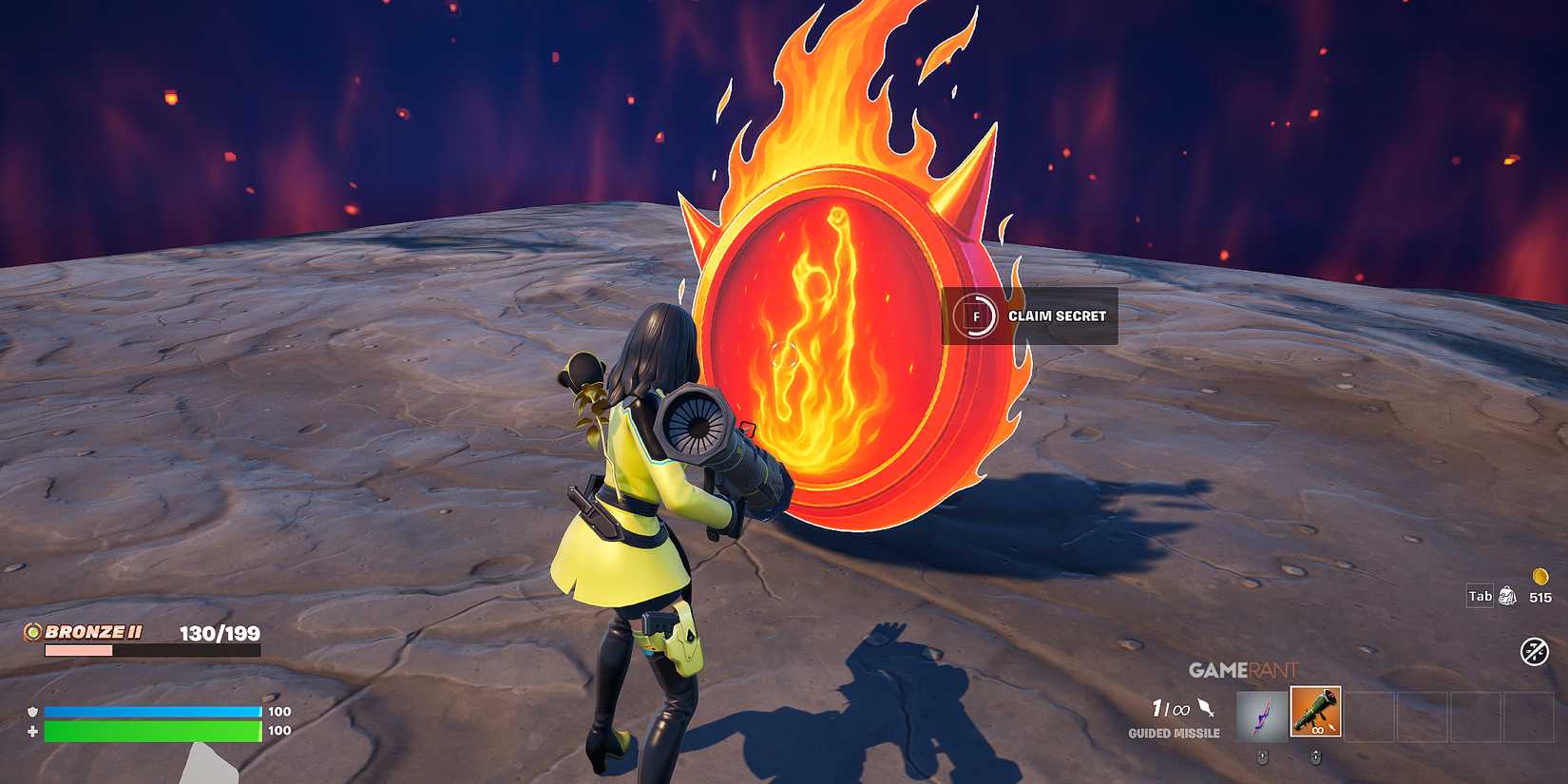The image size is (1568, 784).
Task: Click the backpack inventory icon next to Tab
Action: tap(1507, 597)
